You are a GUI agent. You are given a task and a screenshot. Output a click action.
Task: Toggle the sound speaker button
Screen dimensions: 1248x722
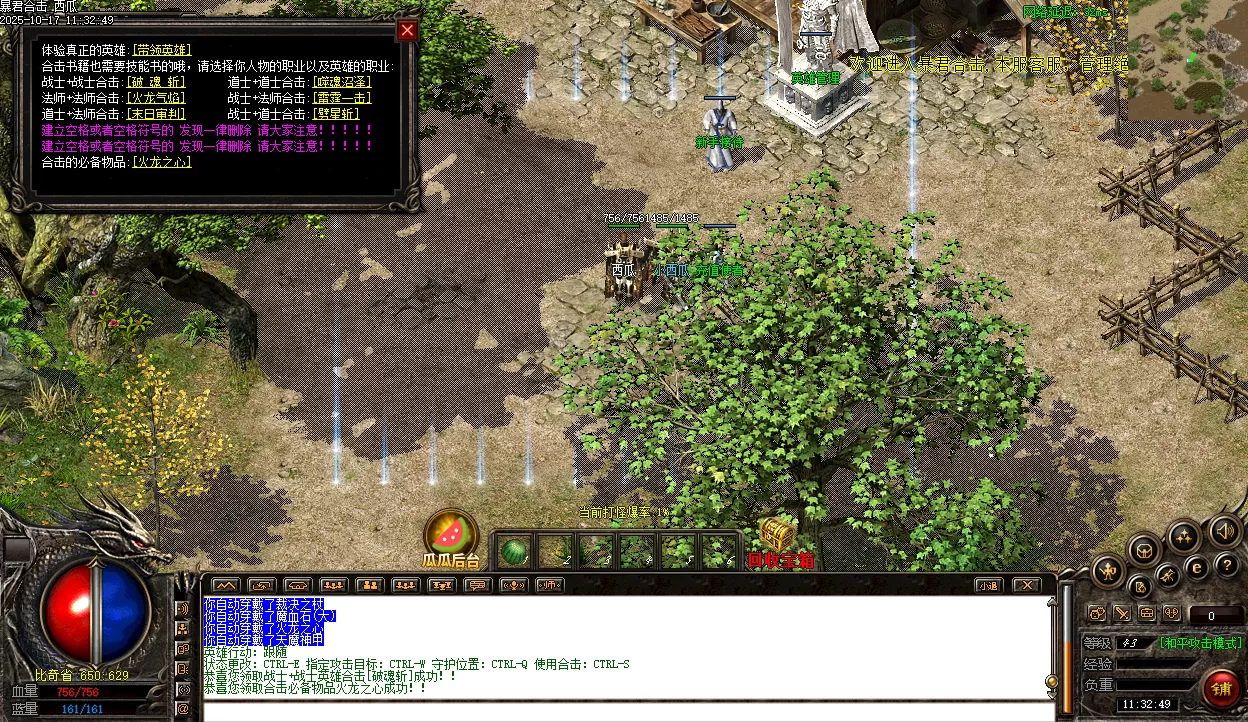pos(1224,531)
